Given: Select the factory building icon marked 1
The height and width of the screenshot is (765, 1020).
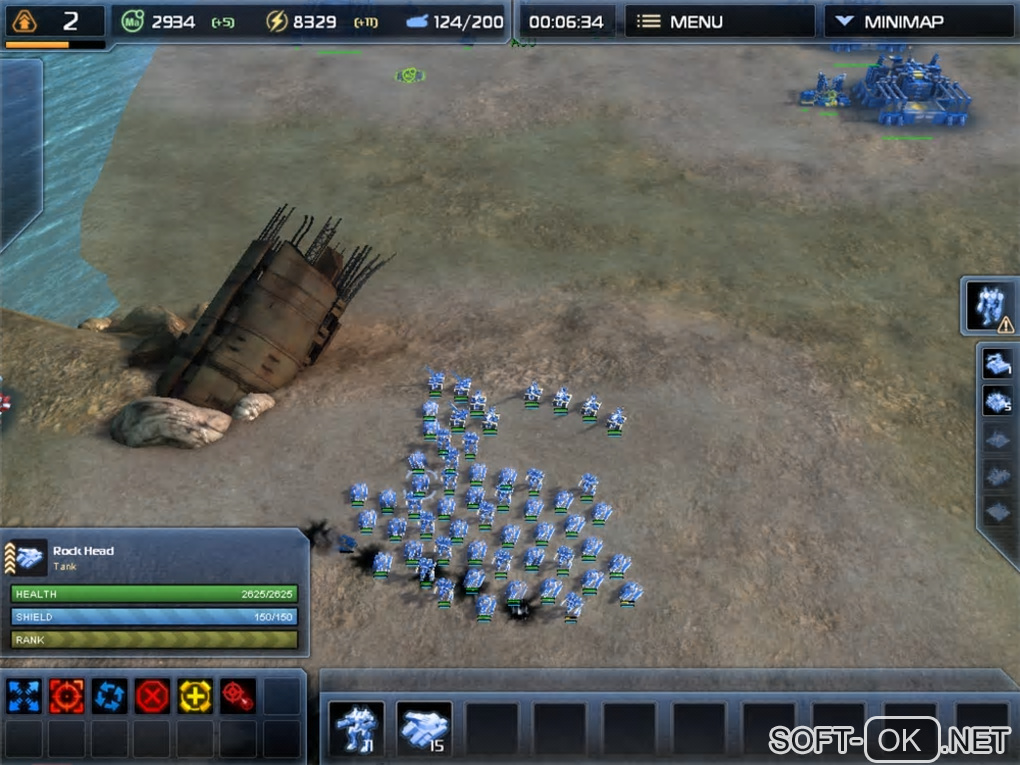Looking at the screenshot, I should (x=997, y=365).
